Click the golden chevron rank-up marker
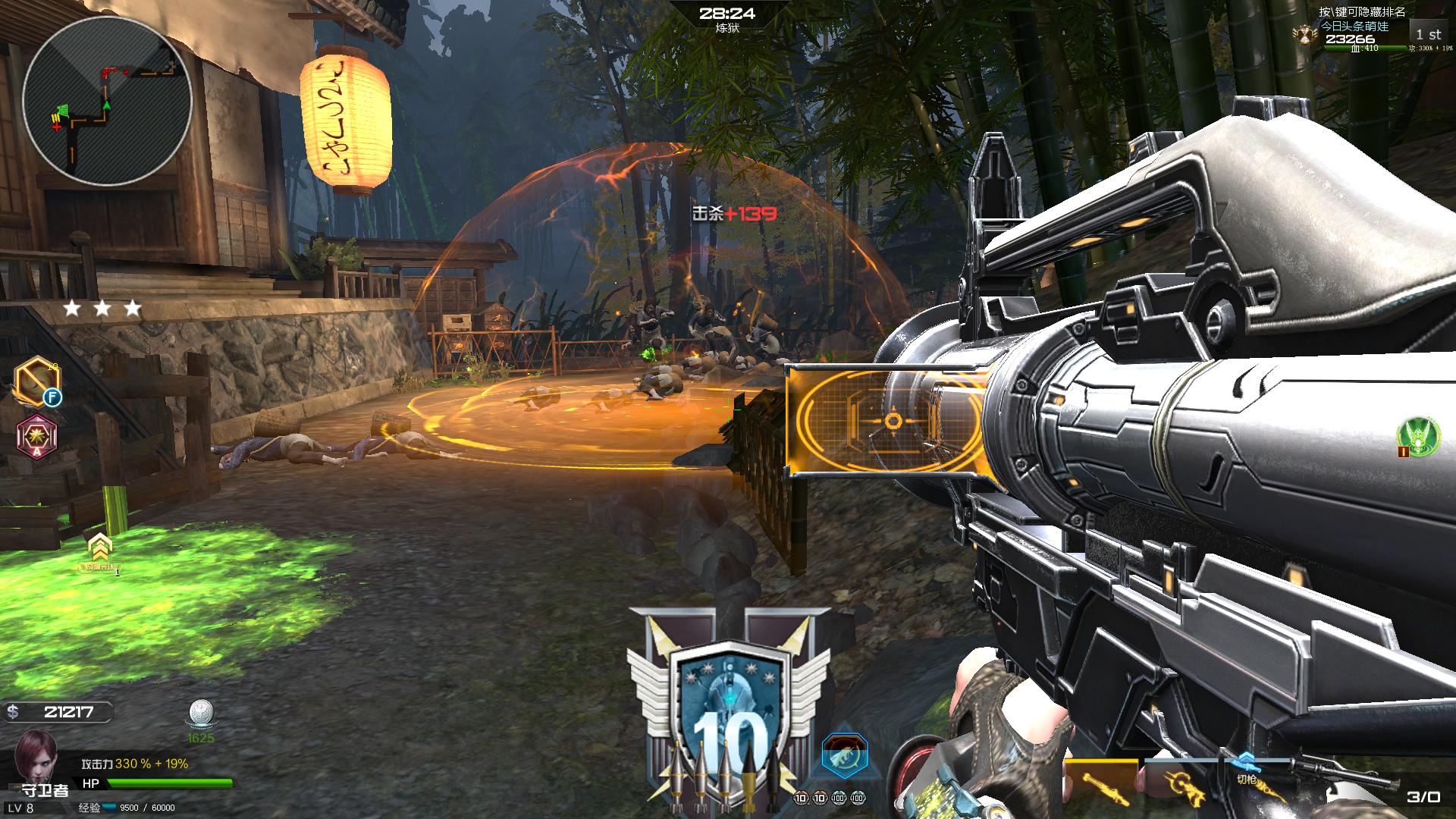The width and height of the screenshot is (1456, 819). click(99, 548)
